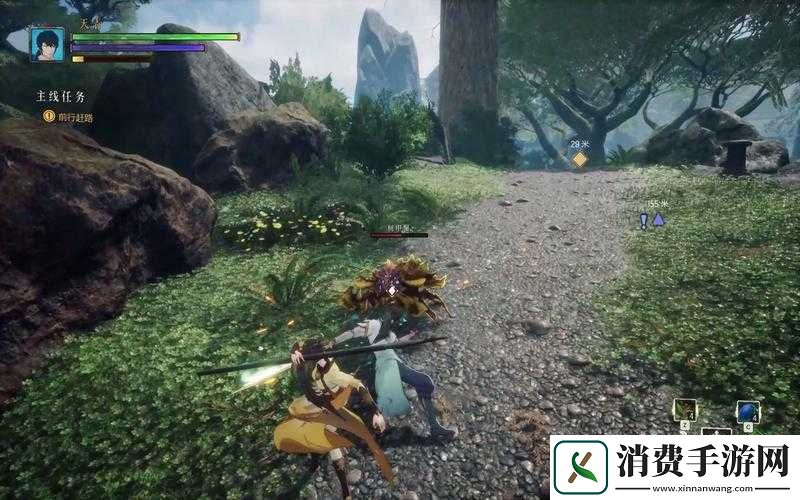Image resolution: width=800 pixels, height=500 pixels.
Task: Use the green plant item slot
Action: coord(685,409)
